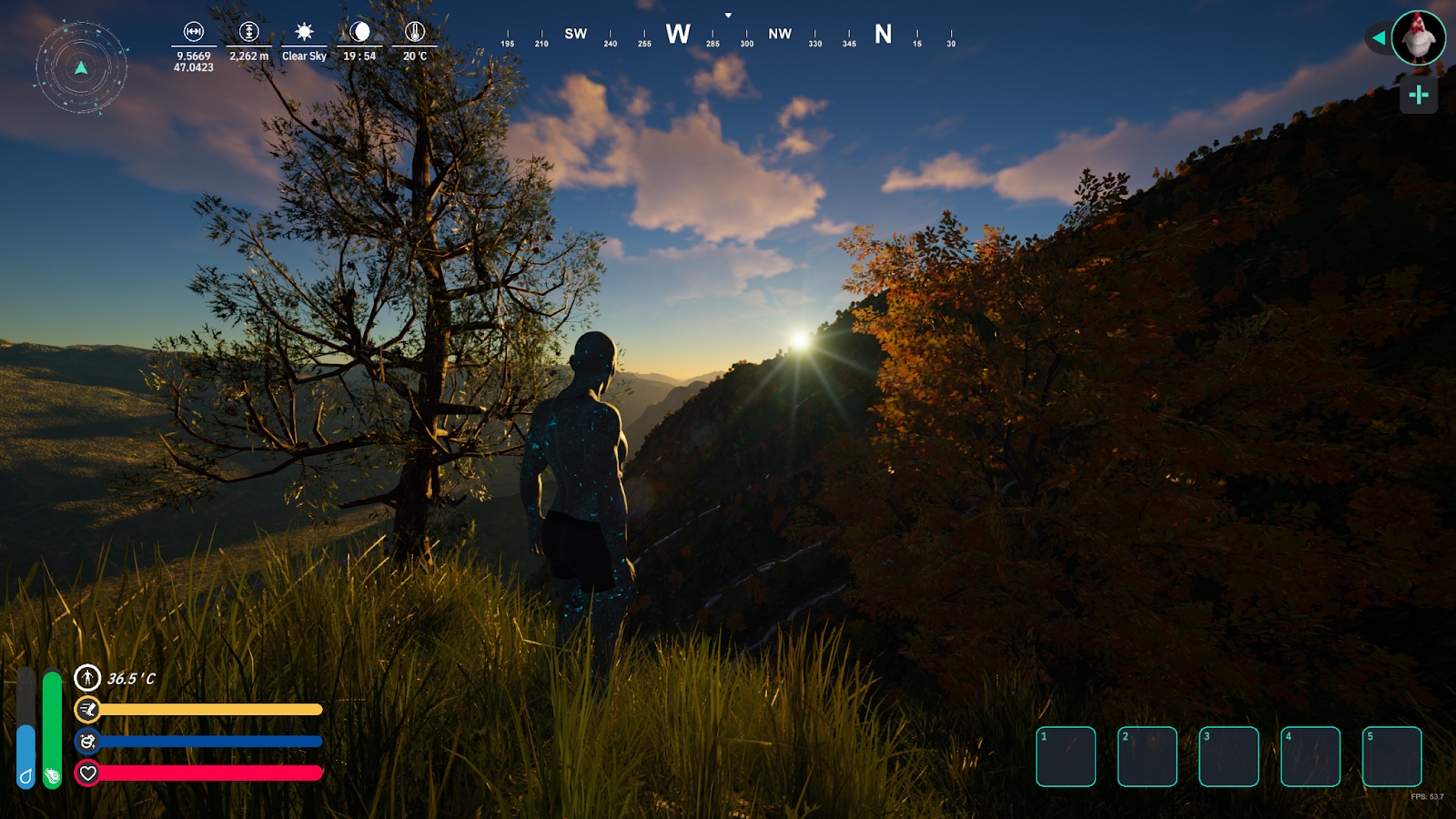Click the teal arrow beside the avatar
The height and width of the screenshot is (819, 1456).
click(1379, 38)
